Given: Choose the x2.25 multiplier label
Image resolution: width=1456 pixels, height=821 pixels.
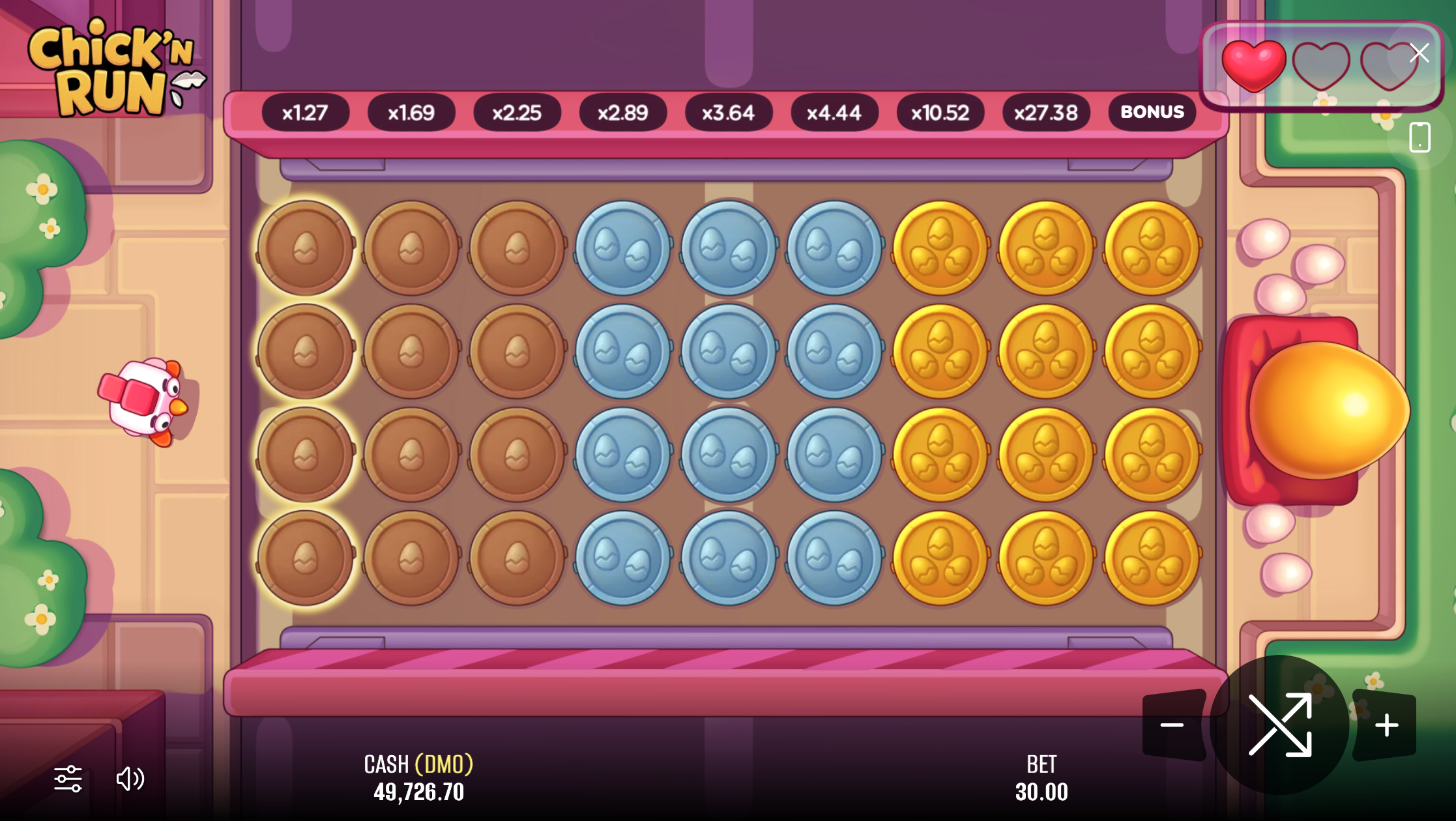Looking at the screenshot, I should tap(517, 113).
